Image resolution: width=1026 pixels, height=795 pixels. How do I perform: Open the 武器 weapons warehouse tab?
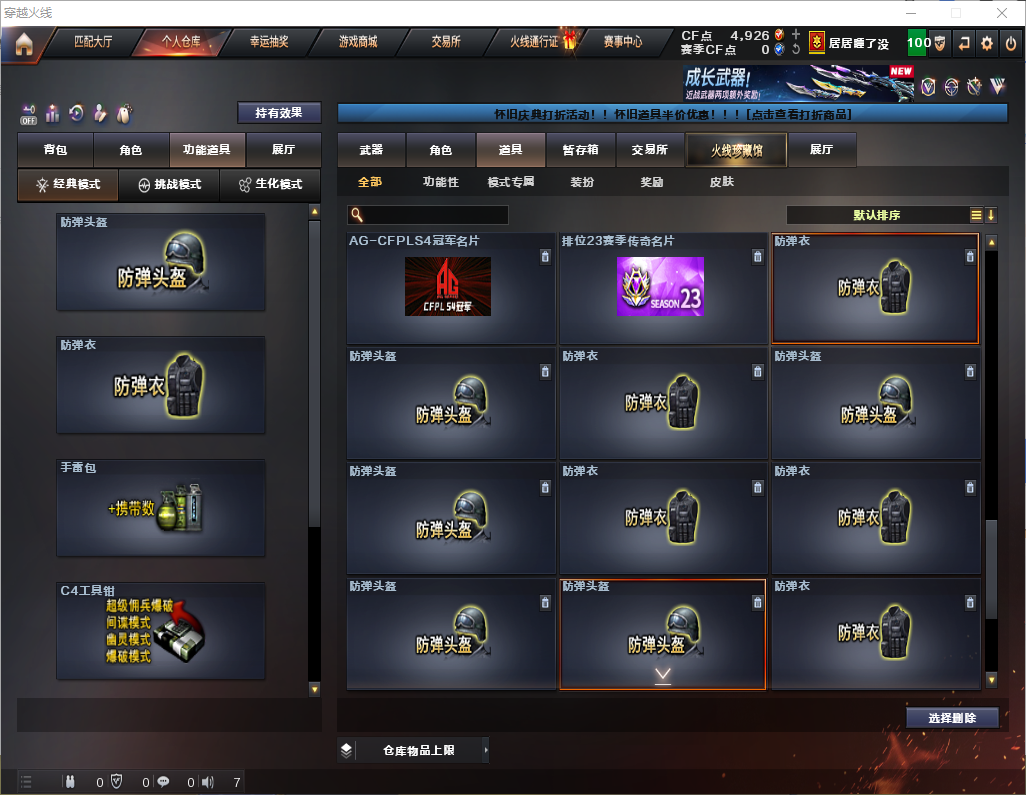tap(371, 150)
